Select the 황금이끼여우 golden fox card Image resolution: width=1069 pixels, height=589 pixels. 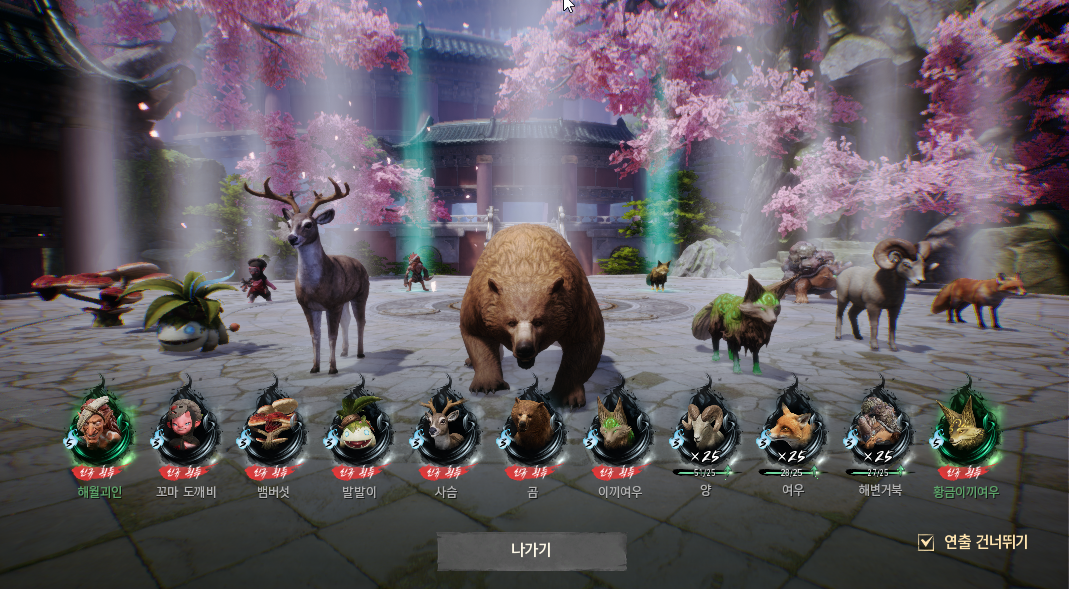965,424
